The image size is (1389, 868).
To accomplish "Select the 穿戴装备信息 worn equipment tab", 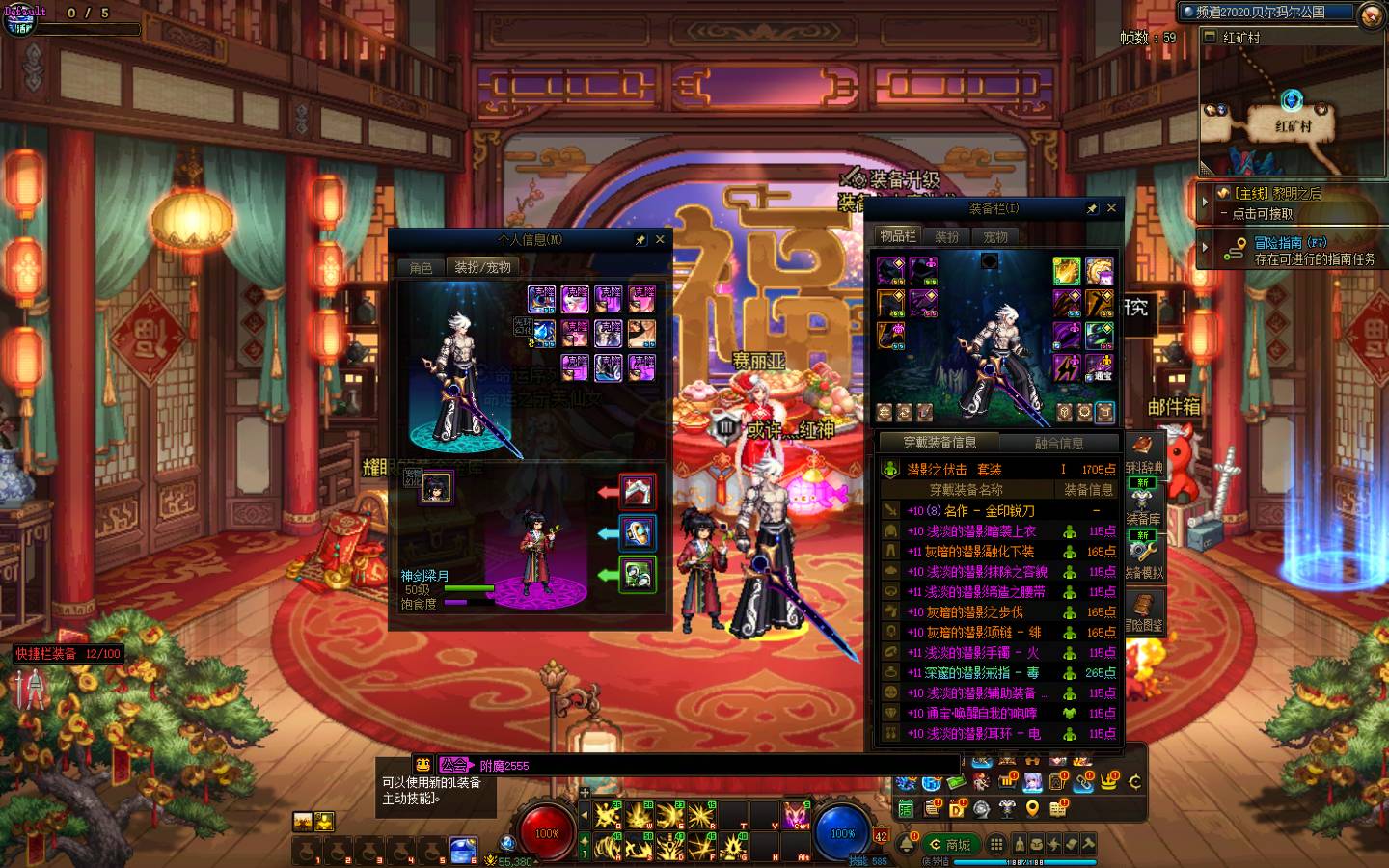I will pyautogui.click(x=939, y=443).
